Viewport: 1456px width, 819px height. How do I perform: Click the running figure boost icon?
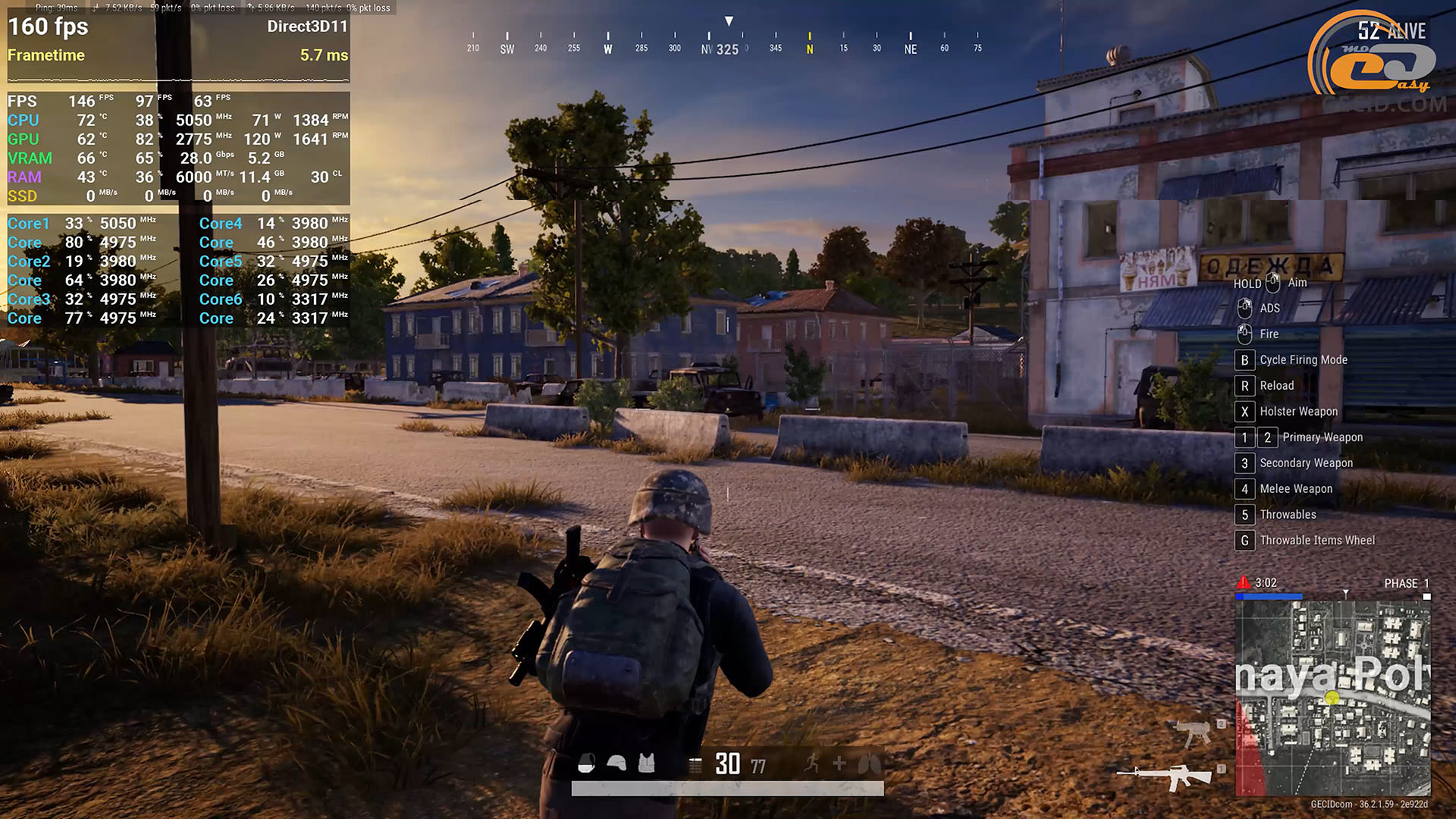(812, 763)
